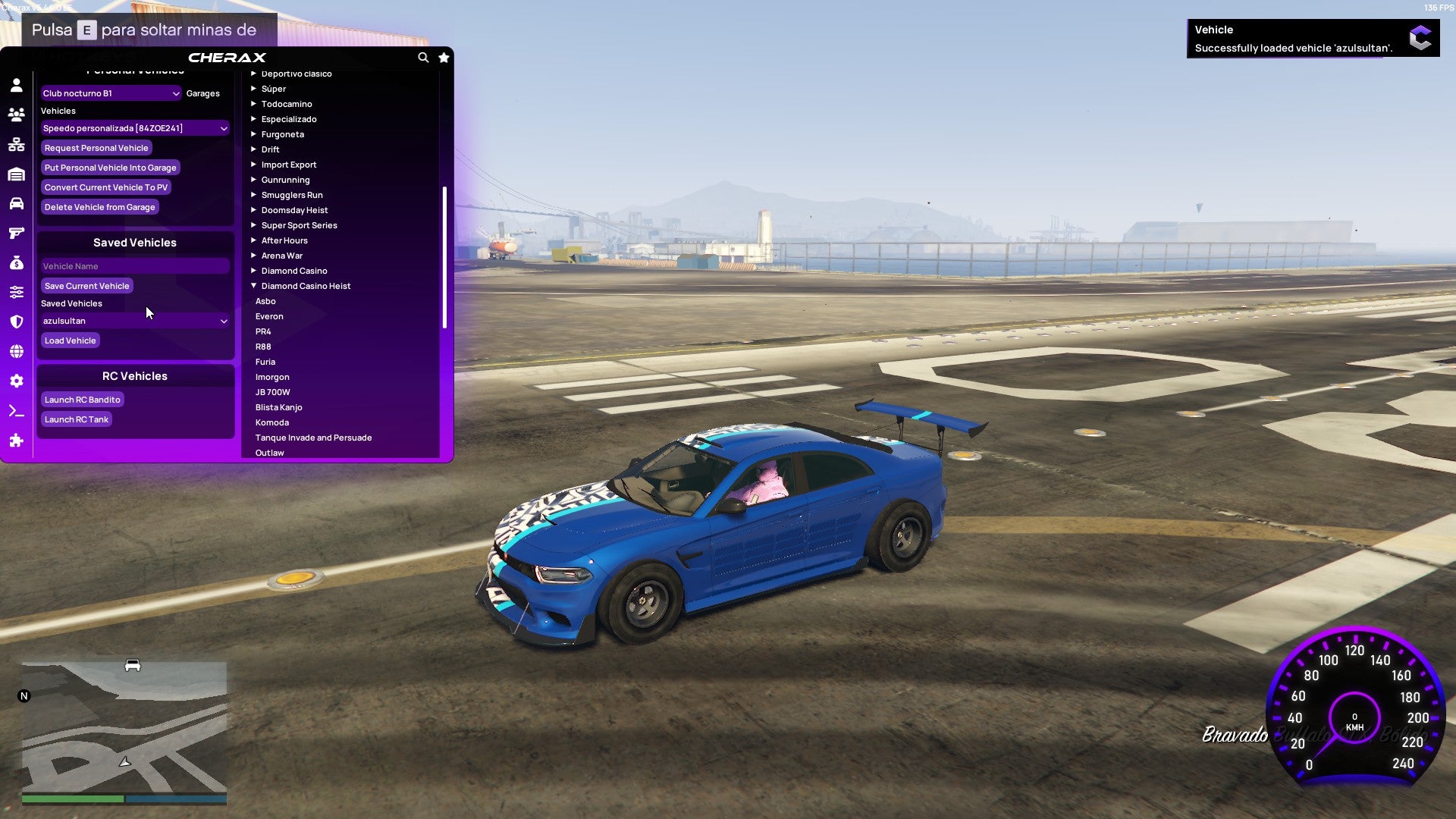The height and width of the screenshot is (819, 1456).
Task: Open favorites using the star icon
Action: coord(444,58)
